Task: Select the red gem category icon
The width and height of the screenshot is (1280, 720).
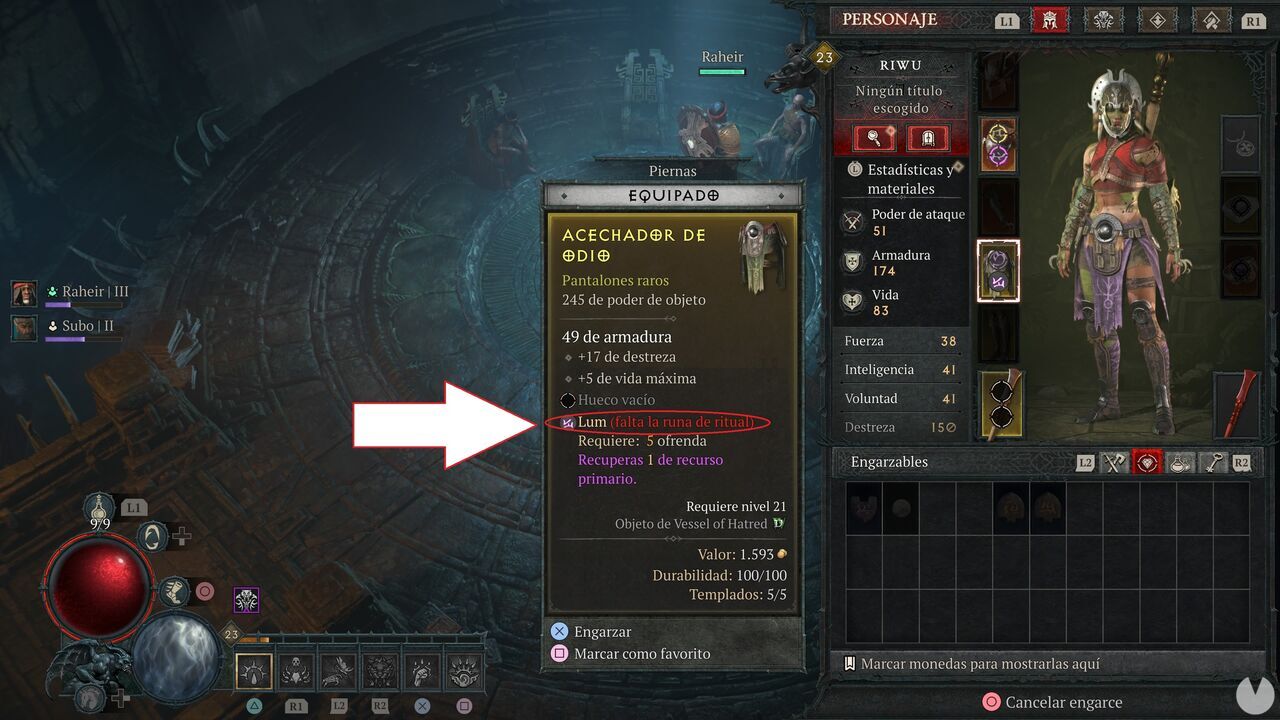Action: click(1147, 462)
